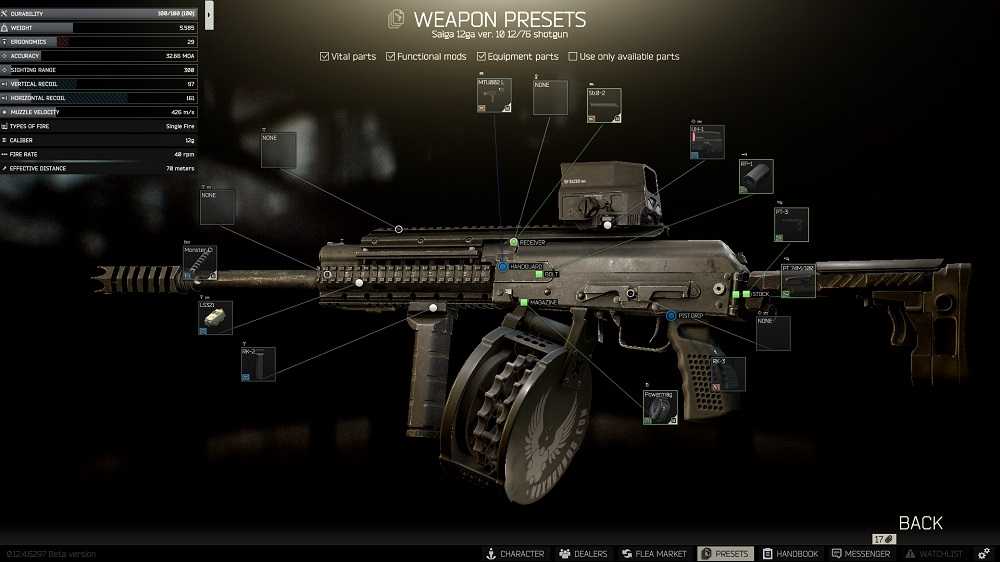The image size is (1000, 562).
Task: Go to the Dealers screen
Action: [583, 554]
